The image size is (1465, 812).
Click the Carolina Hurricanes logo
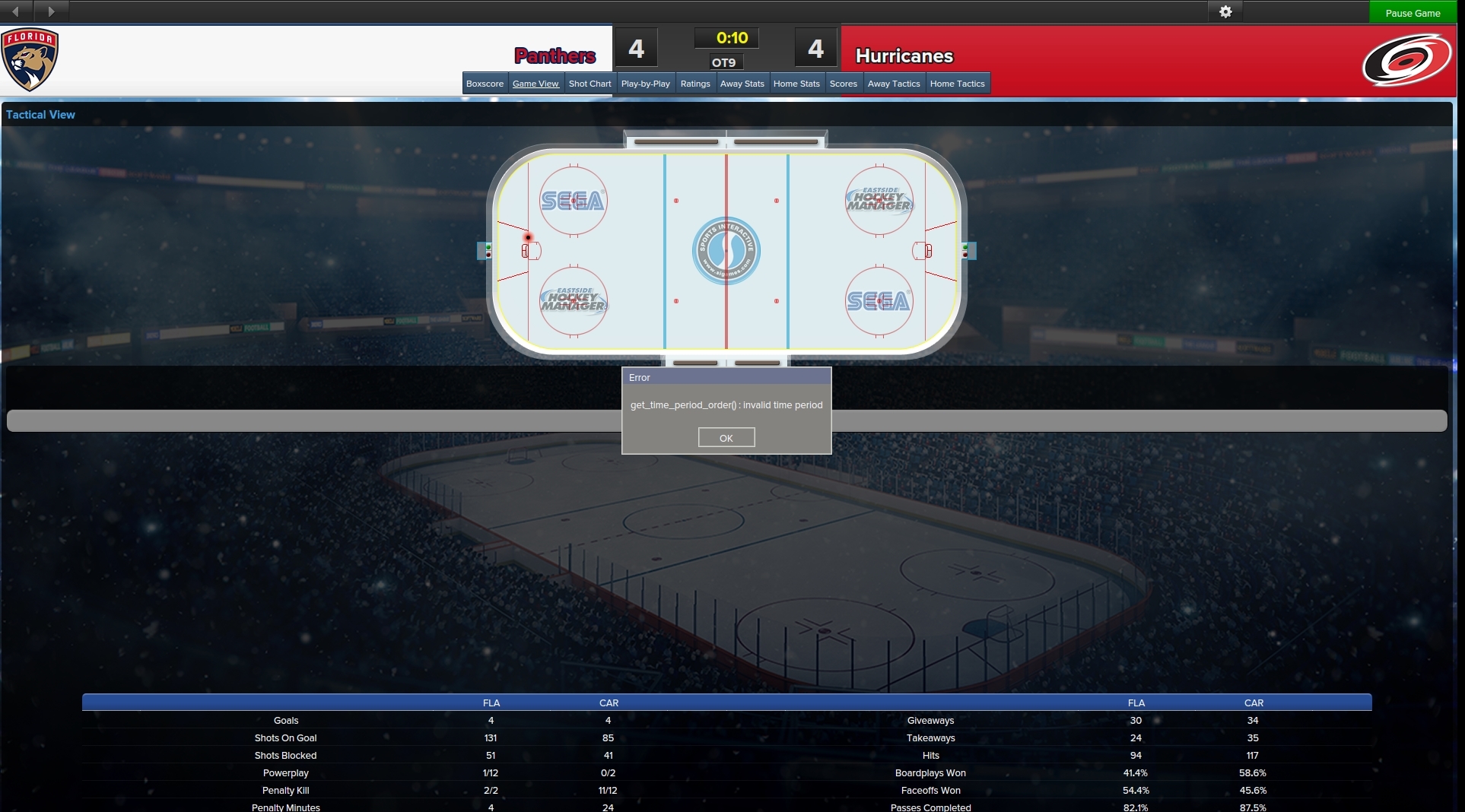1406,60
